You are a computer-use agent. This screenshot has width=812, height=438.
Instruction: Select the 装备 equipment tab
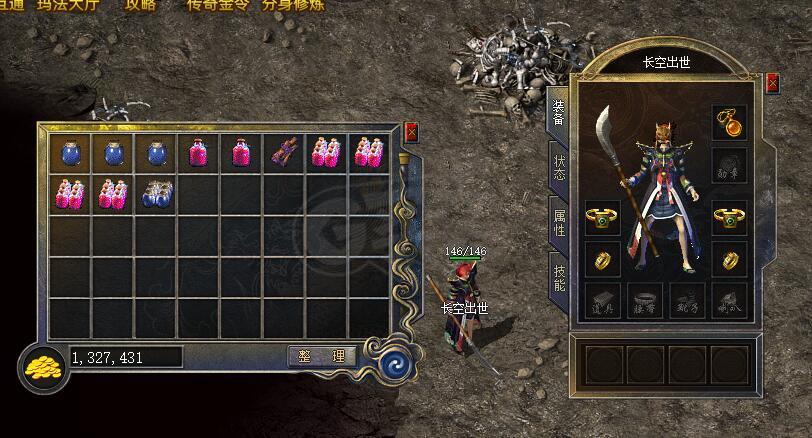click(558, 112)
